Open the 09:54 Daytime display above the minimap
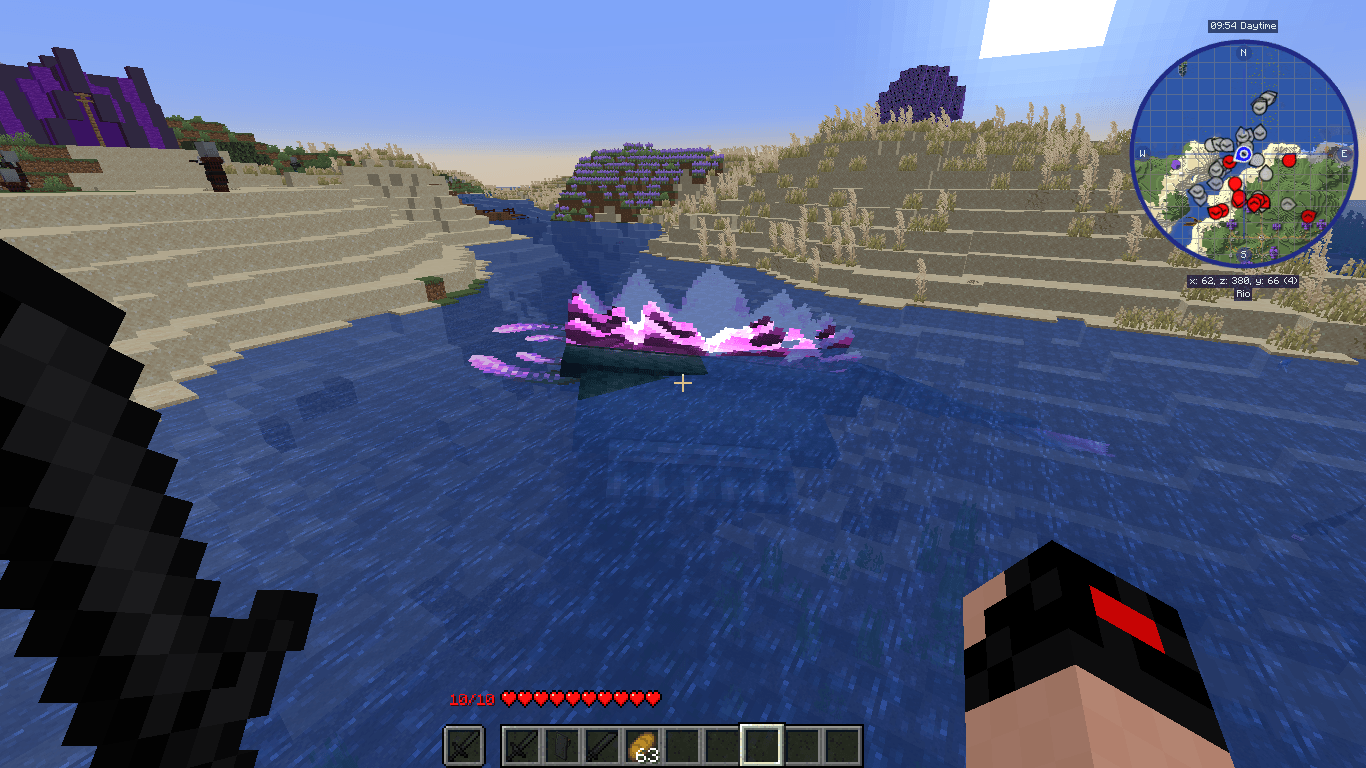1366x768 pixels. coord(1242,26)
